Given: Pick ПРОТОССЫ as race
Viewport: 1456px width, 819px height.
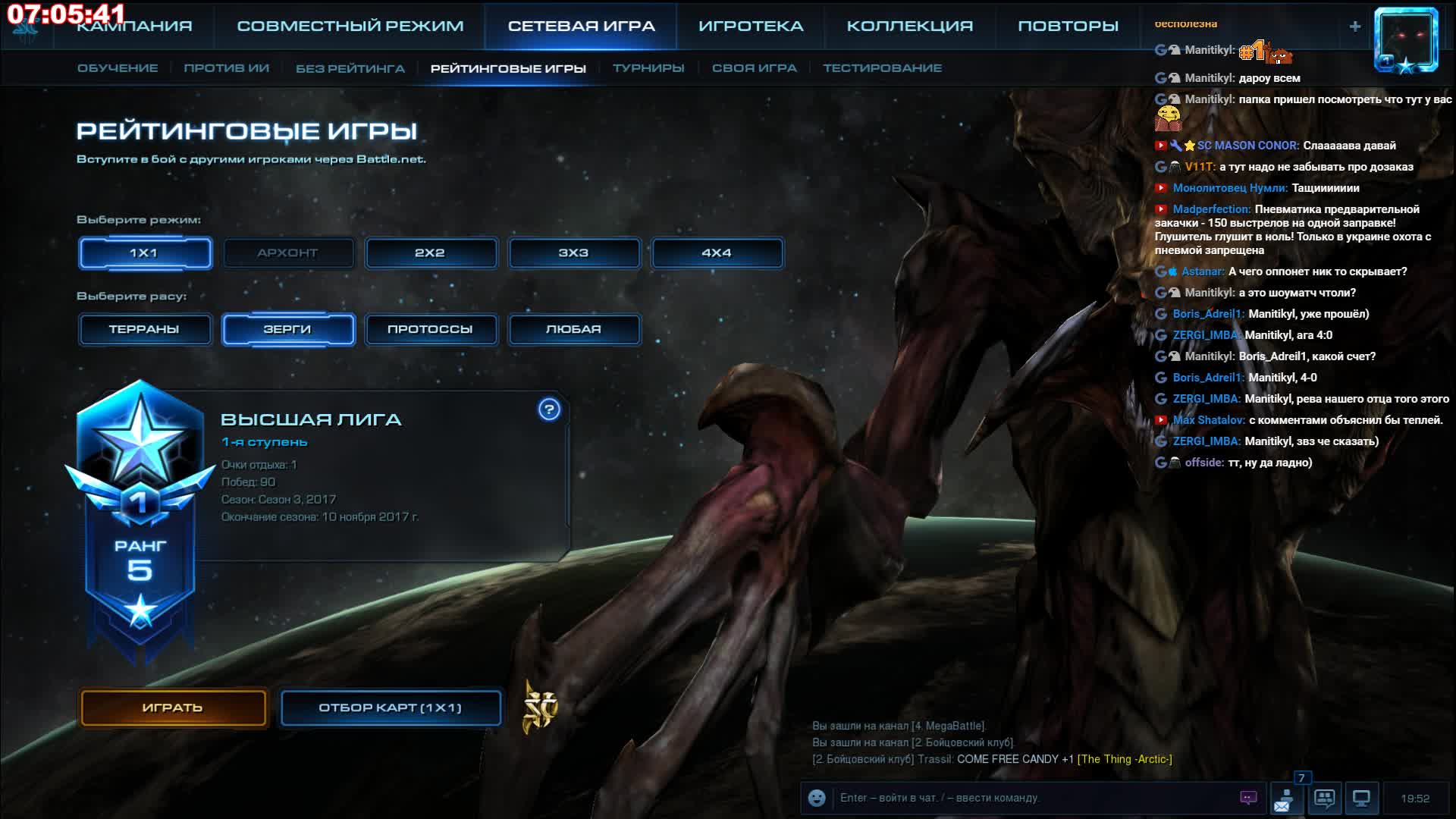Looking at the screenshot, I should (x=430, y=329).
